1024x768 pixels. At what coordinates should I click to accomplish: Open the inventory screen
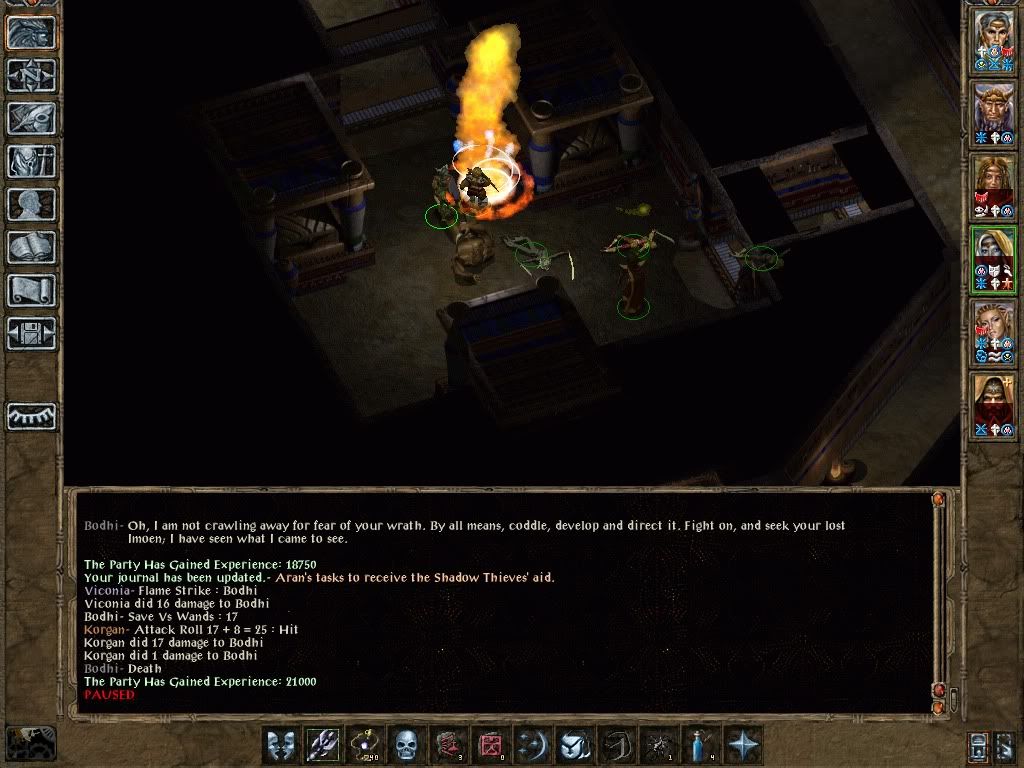pyautogui.click(x=31, y=161)
